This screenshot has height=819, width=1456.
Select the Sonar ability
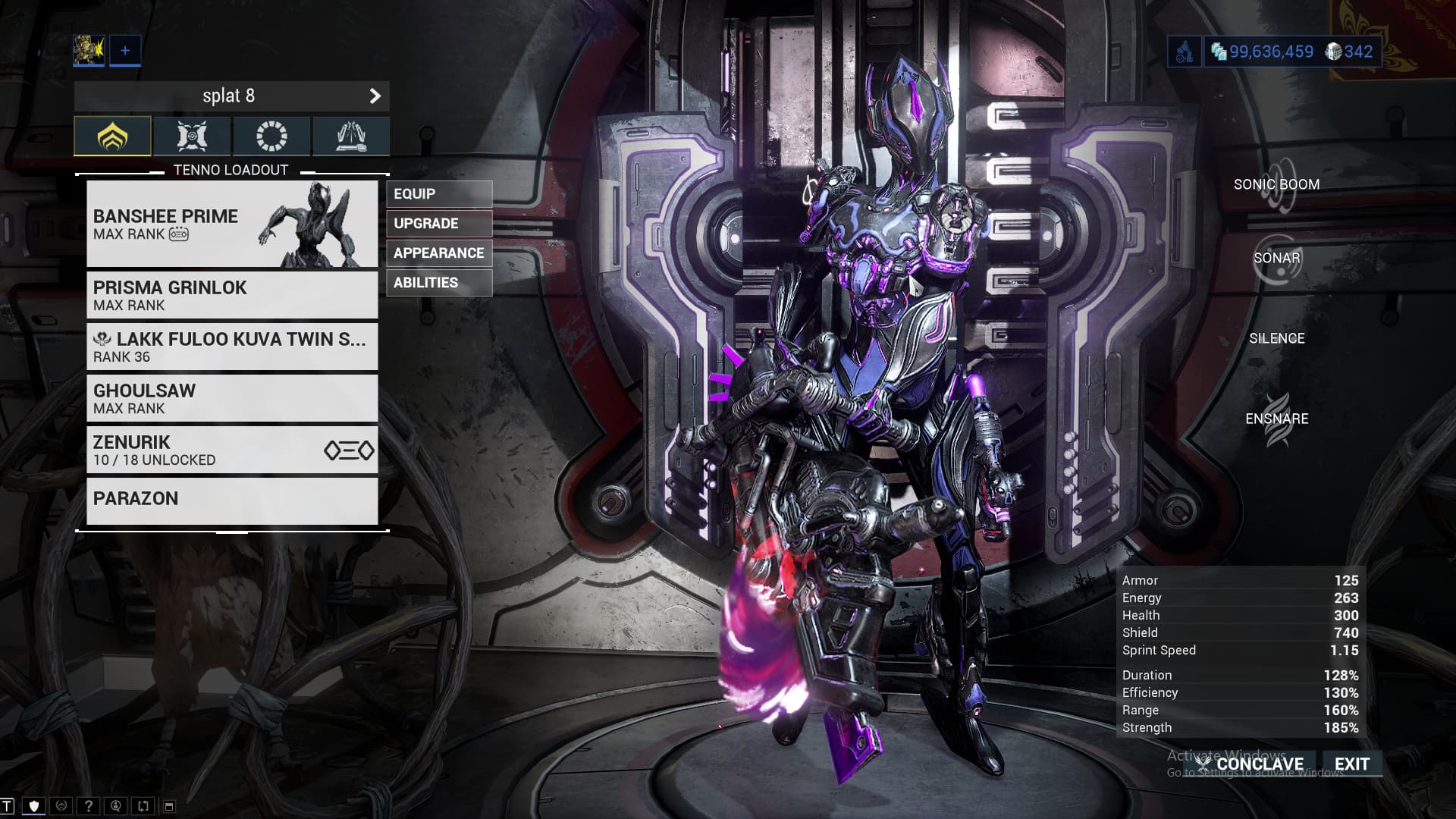pos(1277,259)
